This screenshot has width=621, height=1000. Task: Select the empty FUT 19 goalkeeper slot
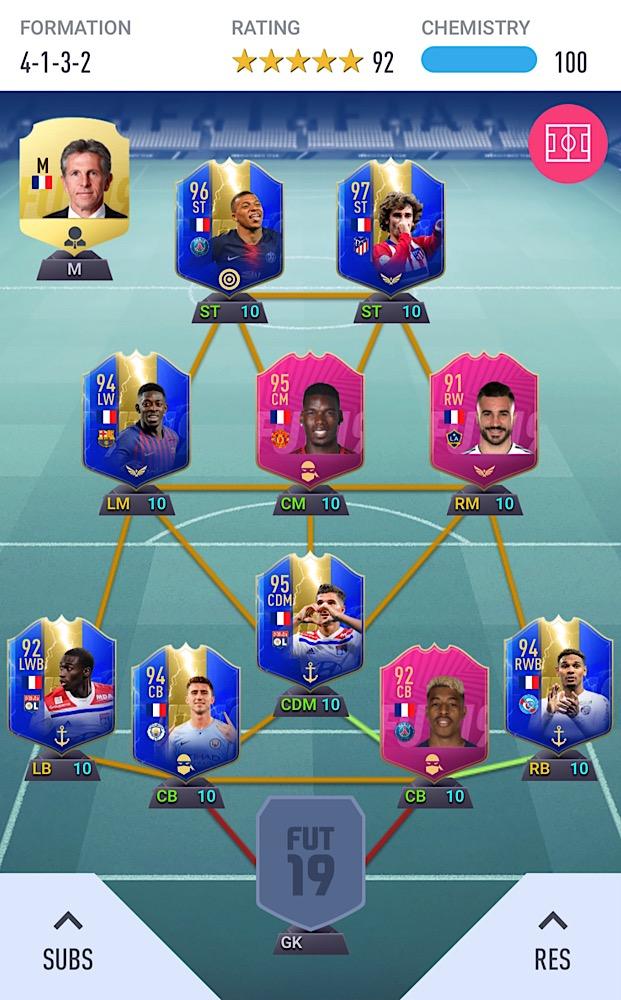point(310,862)
